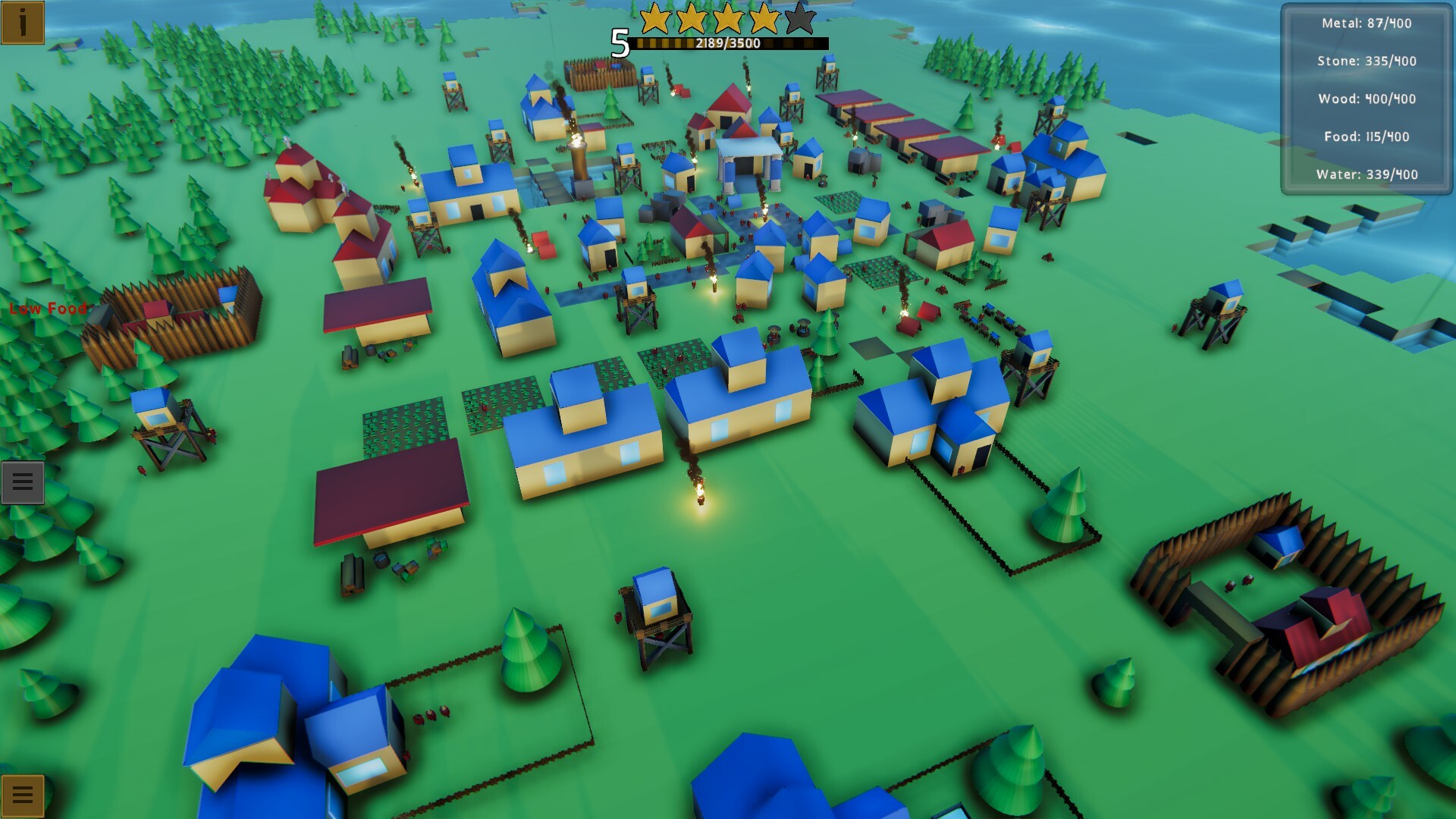Open the bottom-left hamburger menu

[x=23, y=794]
